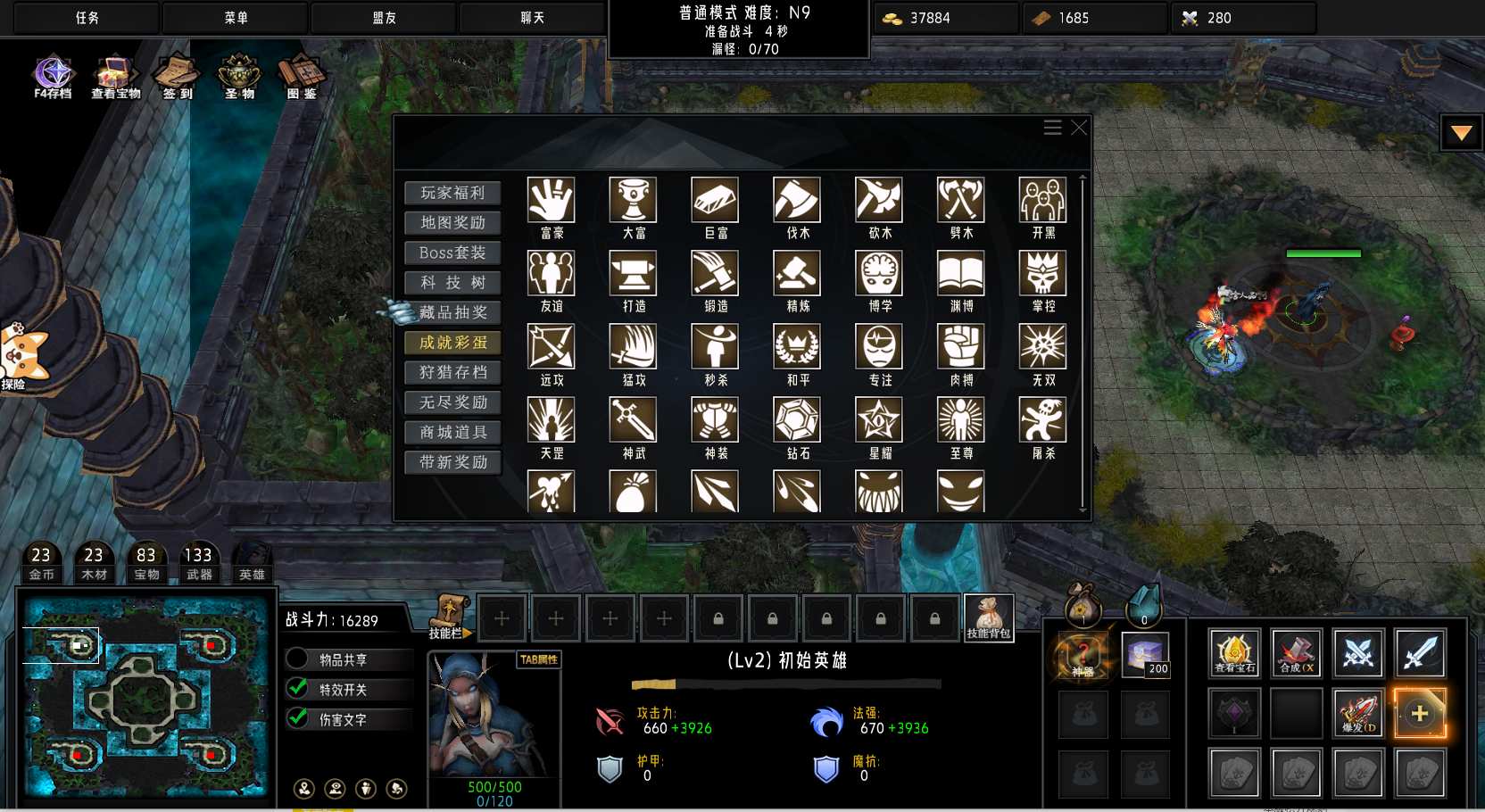Select the 富豪 achievement icon

pos(551,200)
